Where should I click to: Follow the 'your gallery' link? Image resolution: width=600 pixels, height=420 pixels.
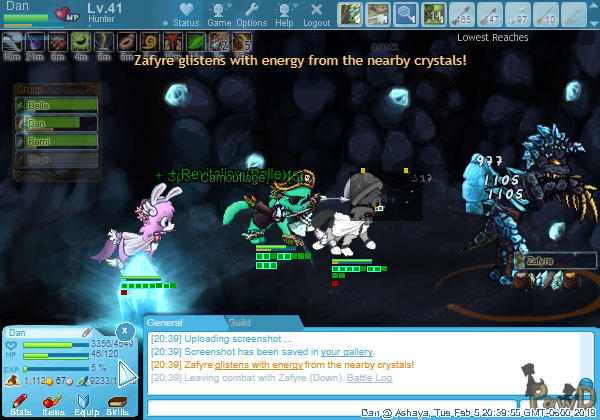click(347, 352)
